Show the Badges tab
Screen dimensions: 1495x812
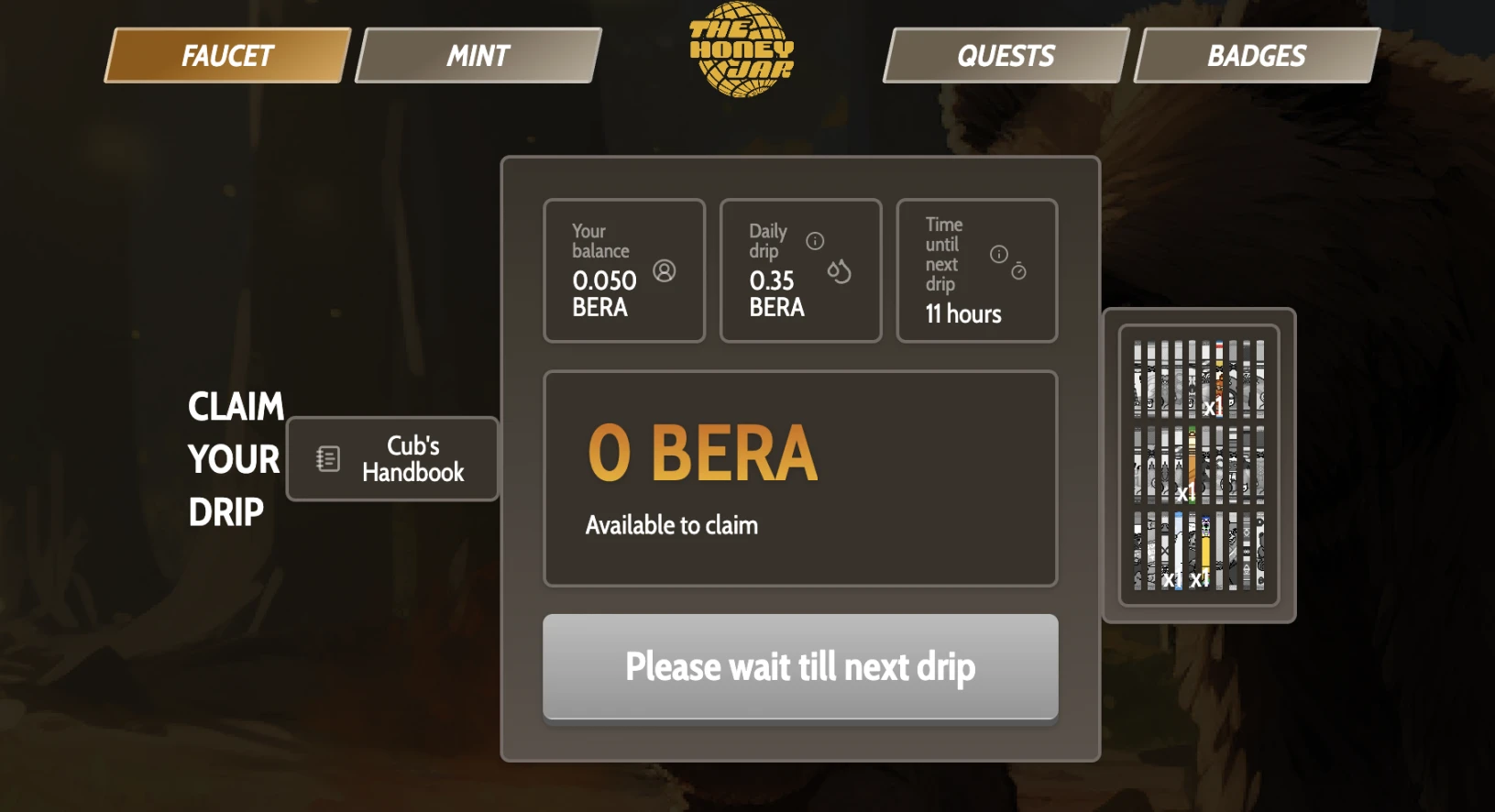(x=1256, y=56)
